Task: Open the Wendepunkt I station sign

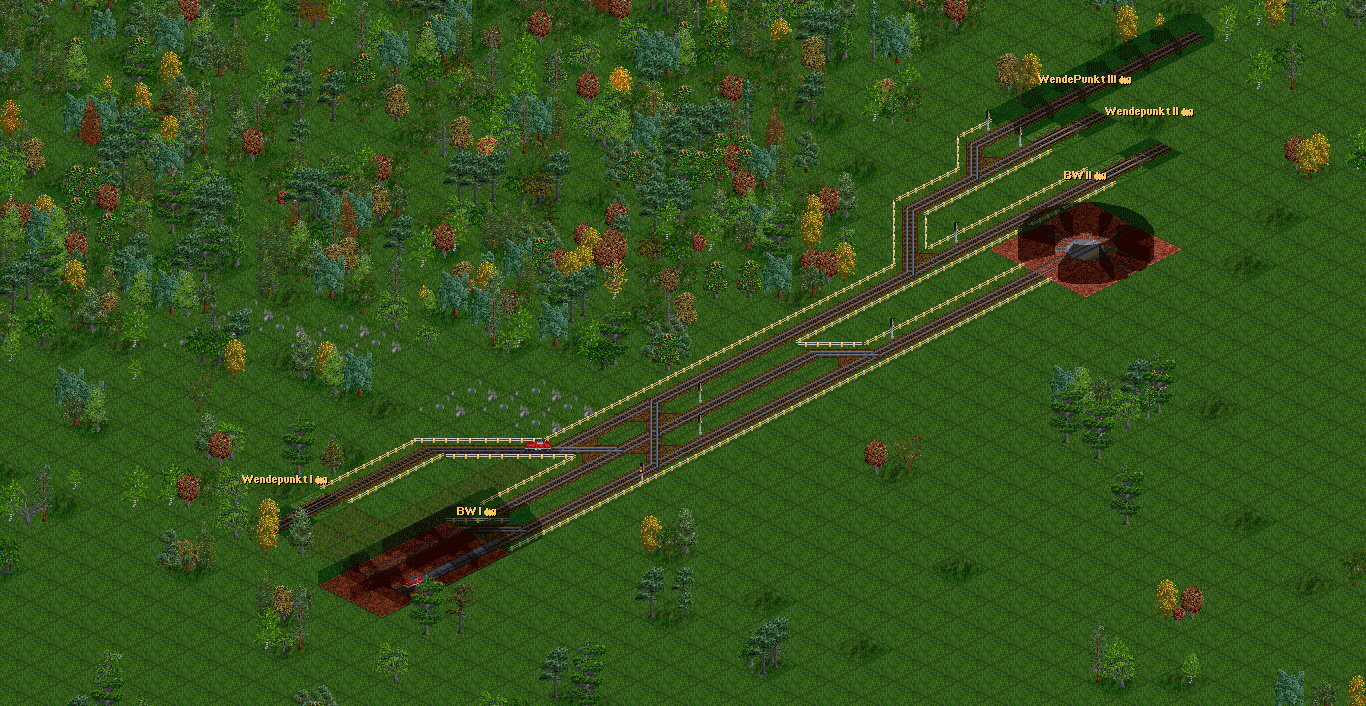Action: pyautogui.click(x=284, y=480)
